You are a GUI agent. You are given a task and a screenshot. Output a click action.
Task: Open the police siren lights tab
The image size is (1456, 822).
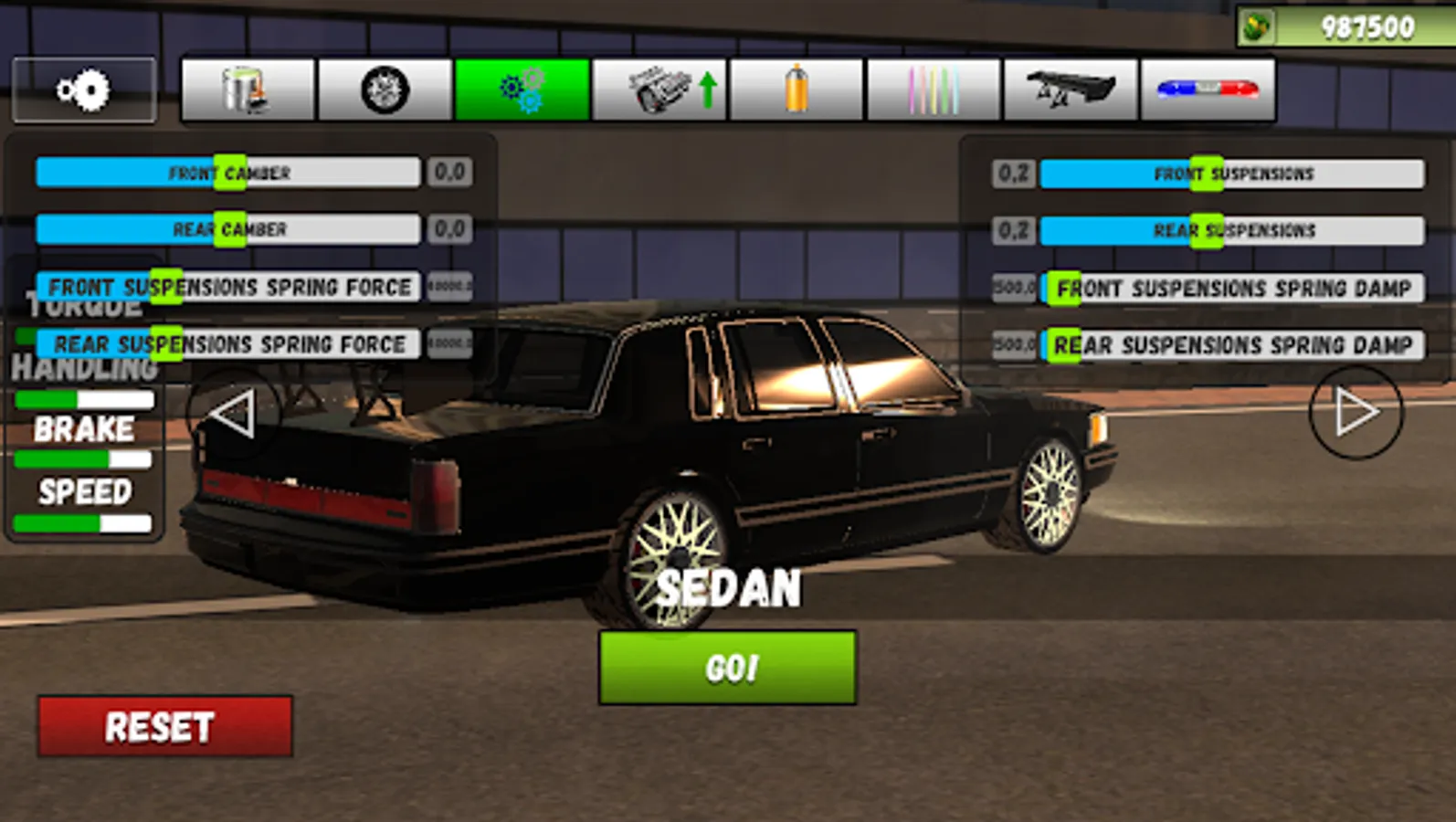click(1209, 90)
